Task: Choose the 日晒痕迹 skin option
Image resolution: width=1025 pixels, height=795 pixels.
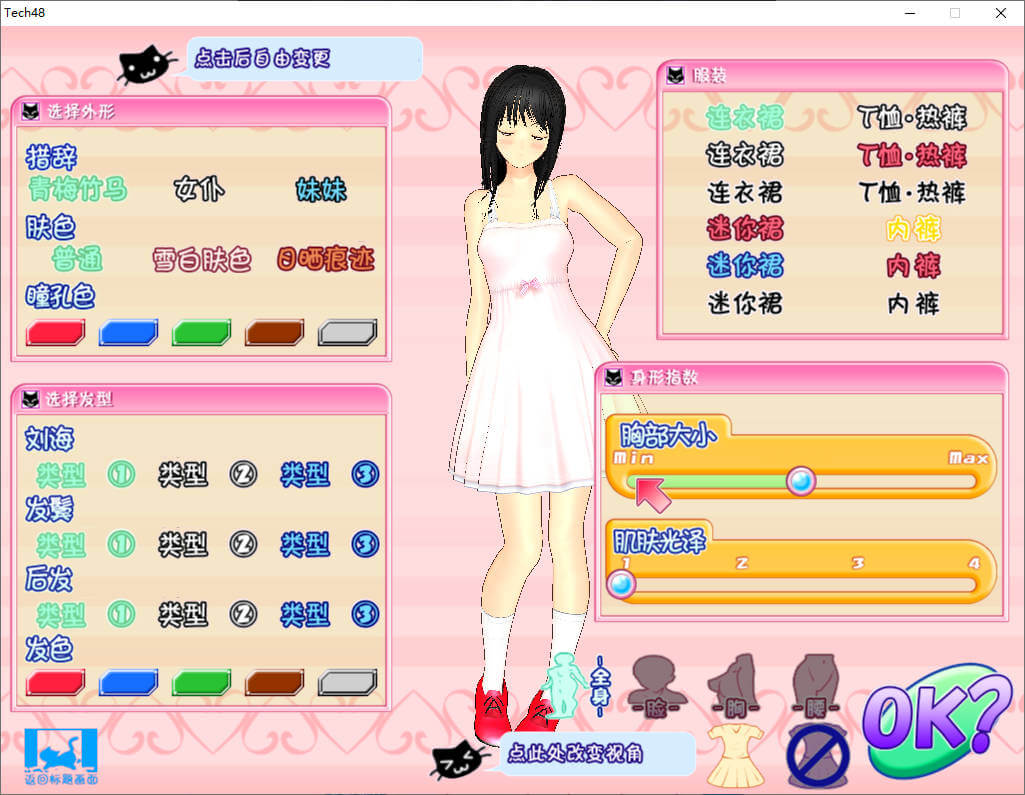Action: pos(325,260)
